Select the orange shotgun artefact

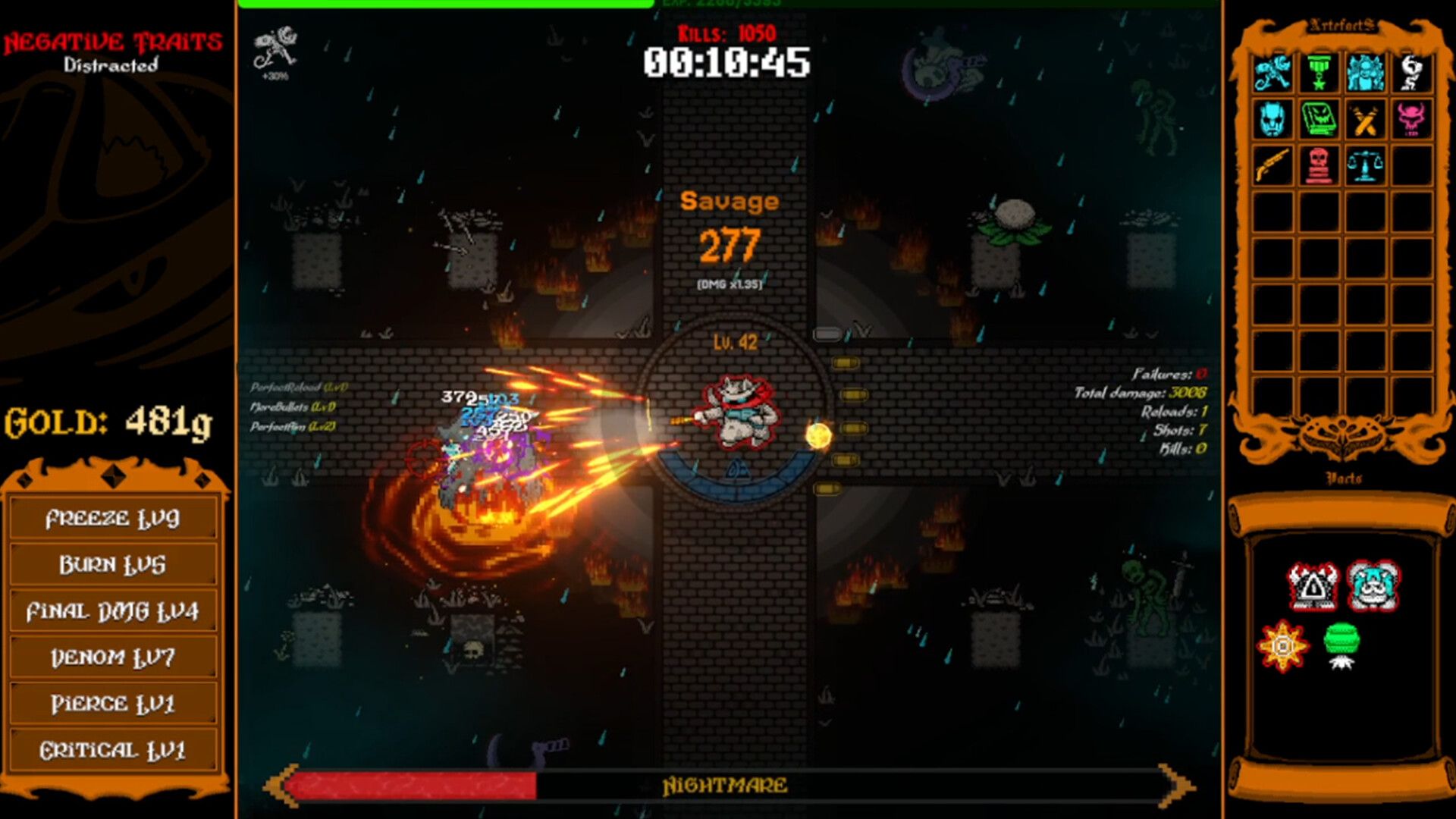click(x=1272, y=165)
